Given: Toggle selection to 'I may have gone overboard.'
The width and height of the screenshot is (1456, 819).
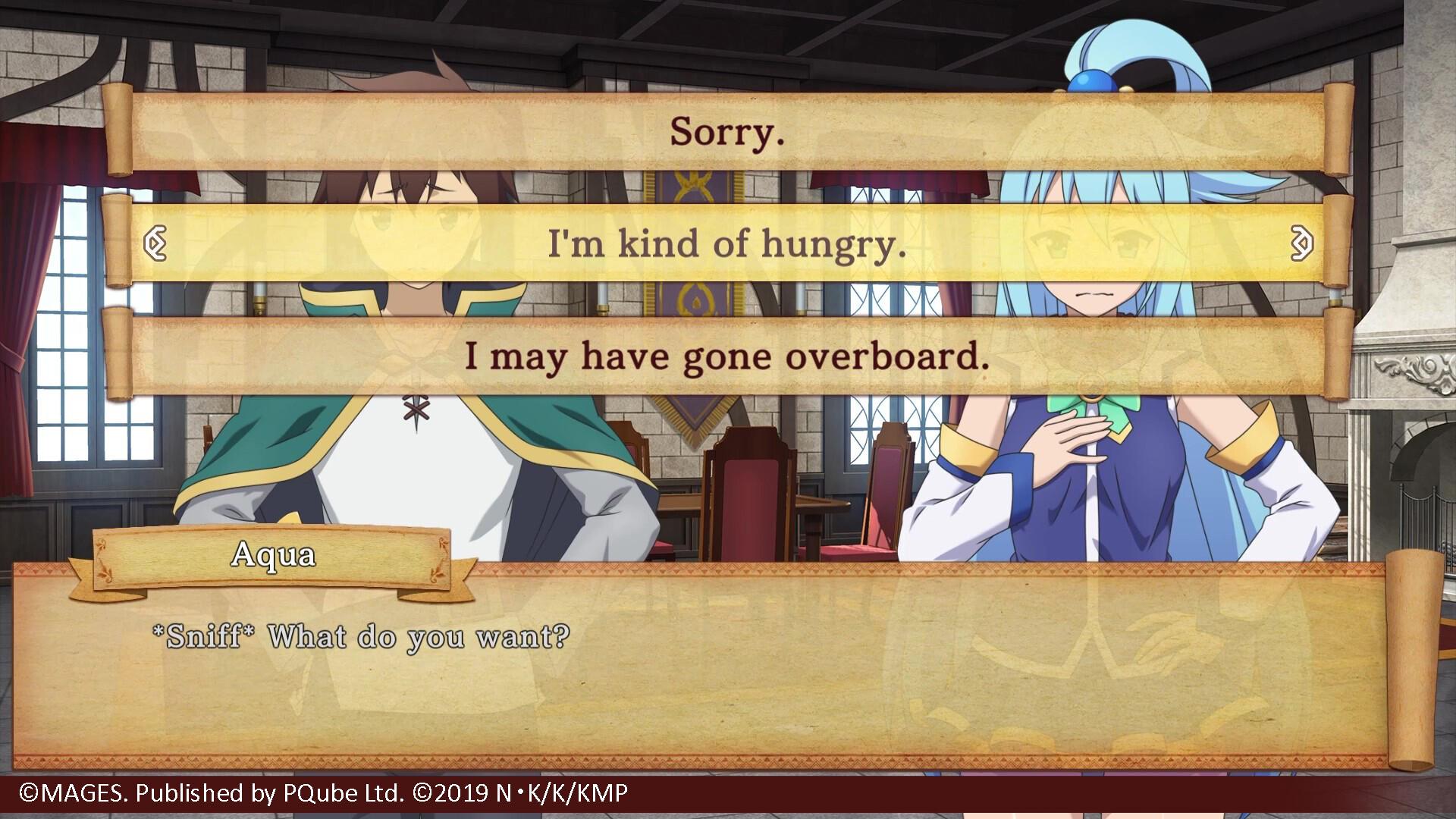Looking at the screenshot, I should click(726, 356).
